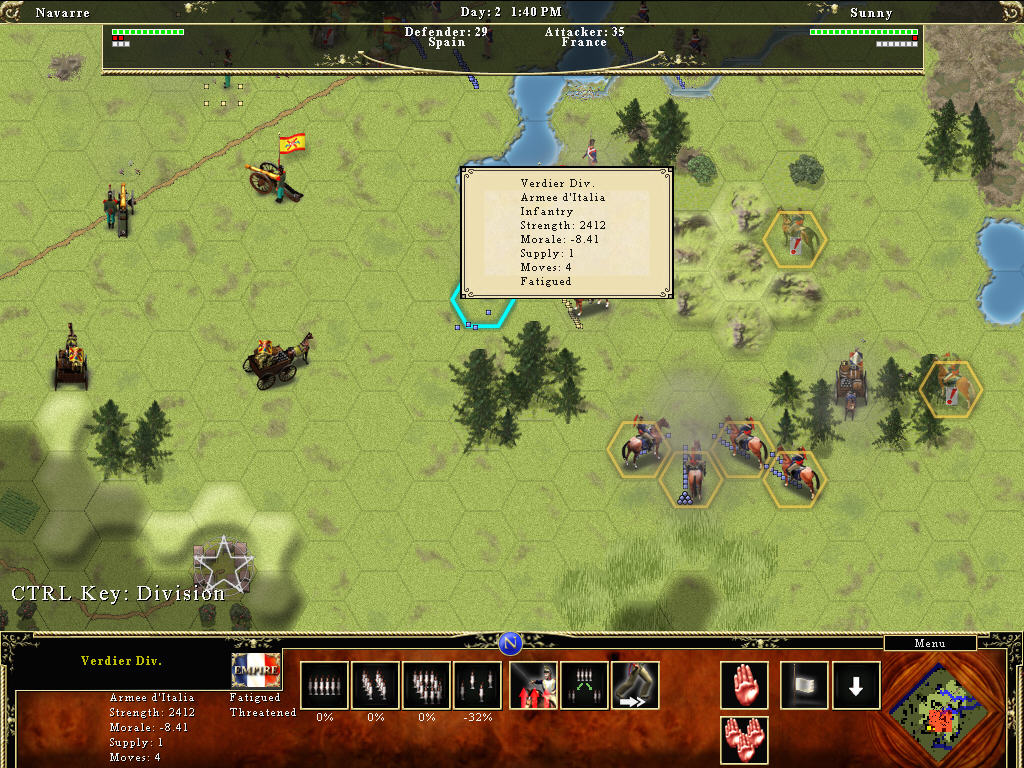Choose the diagonal echelon formation icon
The height and width of the screenshot is (768, 1024).
[376, 685]
